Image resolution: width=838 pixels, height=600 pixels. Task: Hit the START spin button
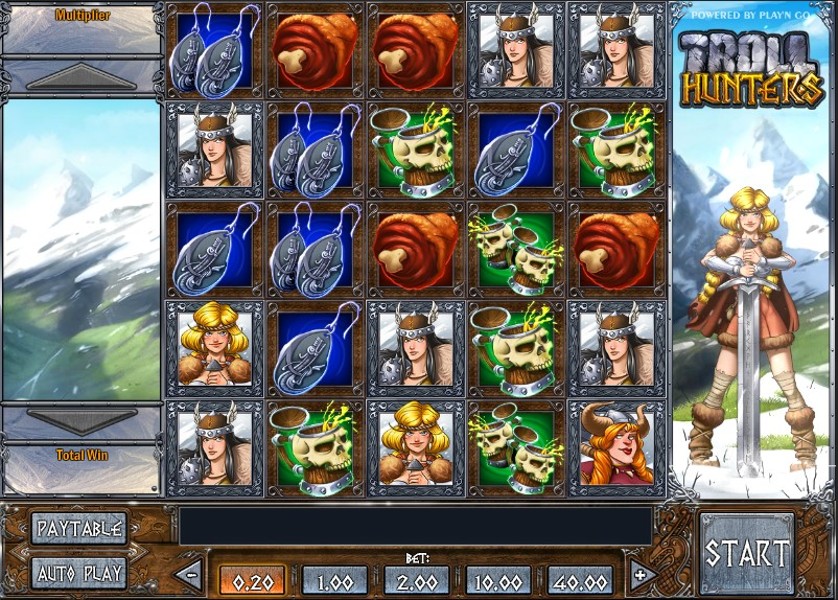click(746, 553)
